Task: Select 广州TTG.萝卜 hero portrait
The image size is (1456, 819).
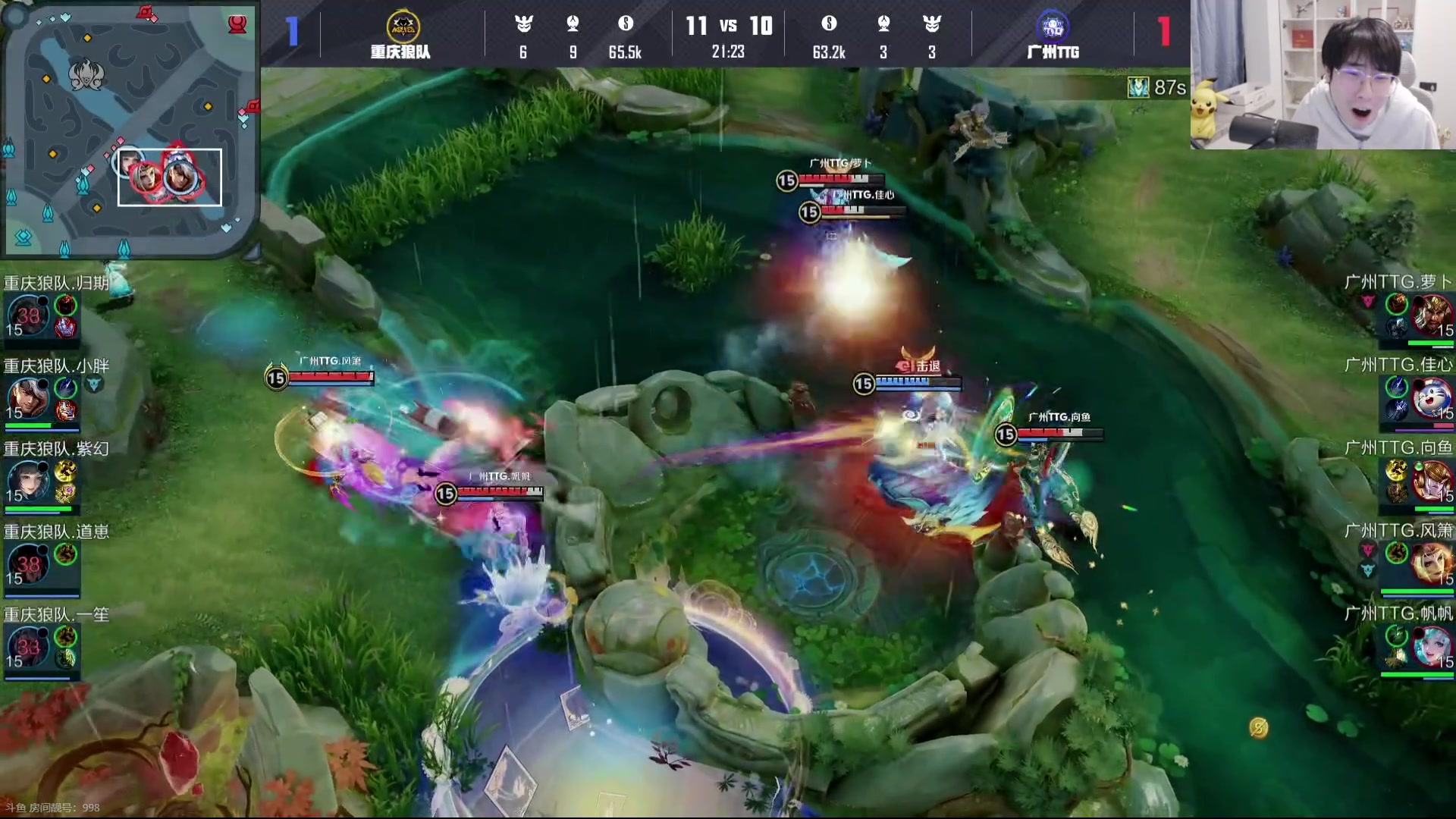Action: click(1432, 315)
